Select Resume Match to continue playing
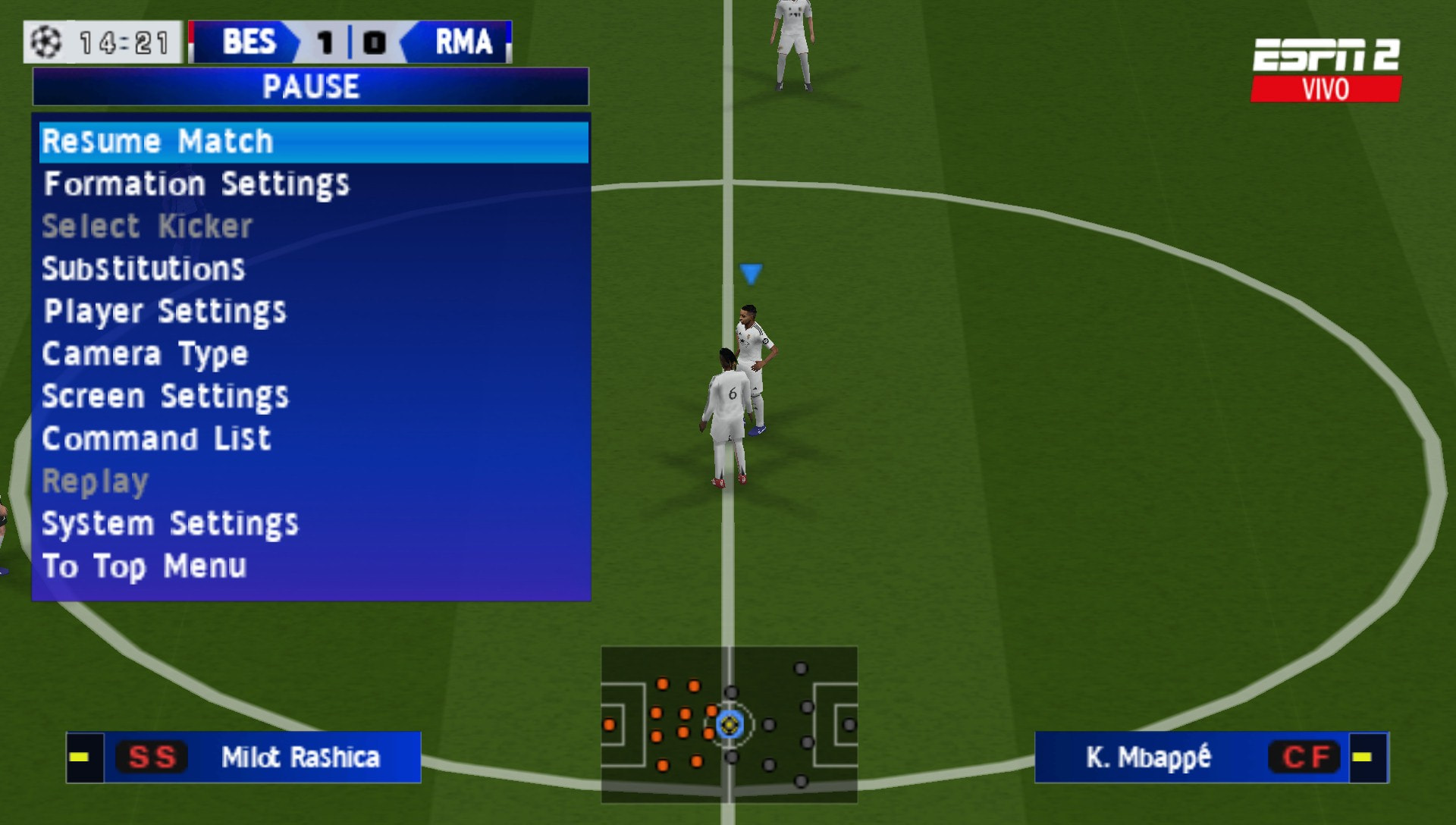 point(158,141)
